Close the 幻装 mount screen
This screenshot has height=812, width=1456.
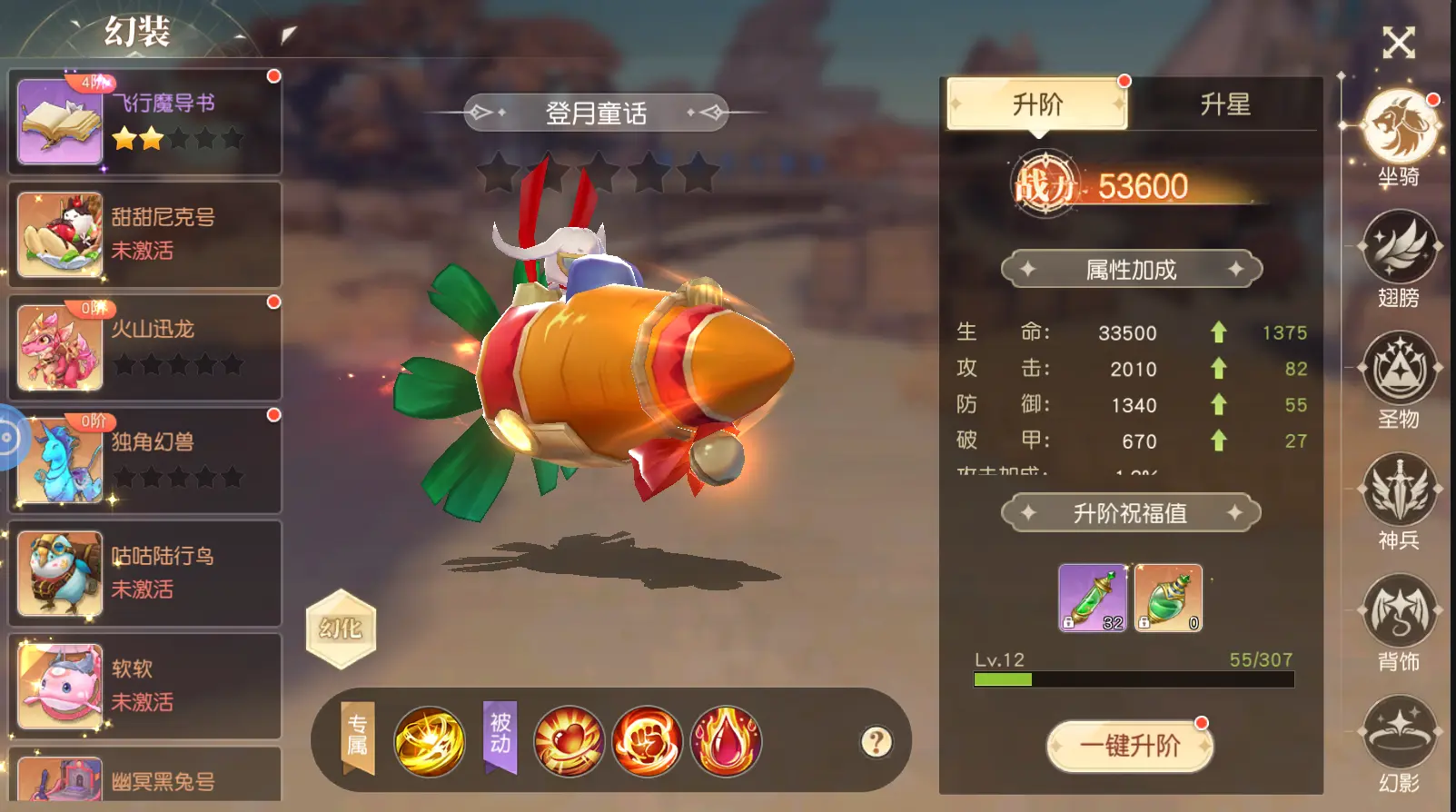(1398, 43)
